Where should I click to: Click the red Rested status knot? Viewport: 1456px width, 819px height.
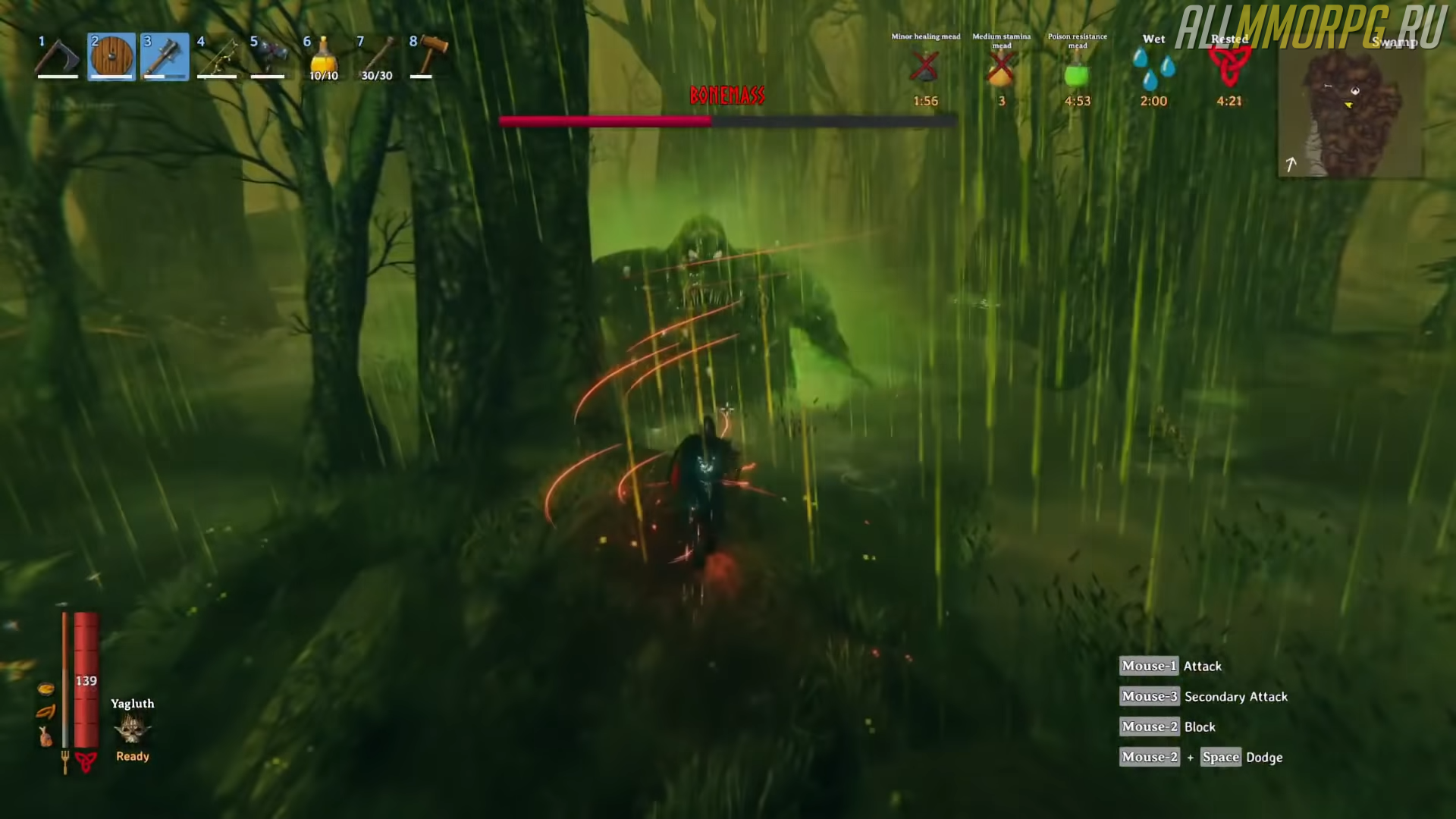tap(1229, 67)
